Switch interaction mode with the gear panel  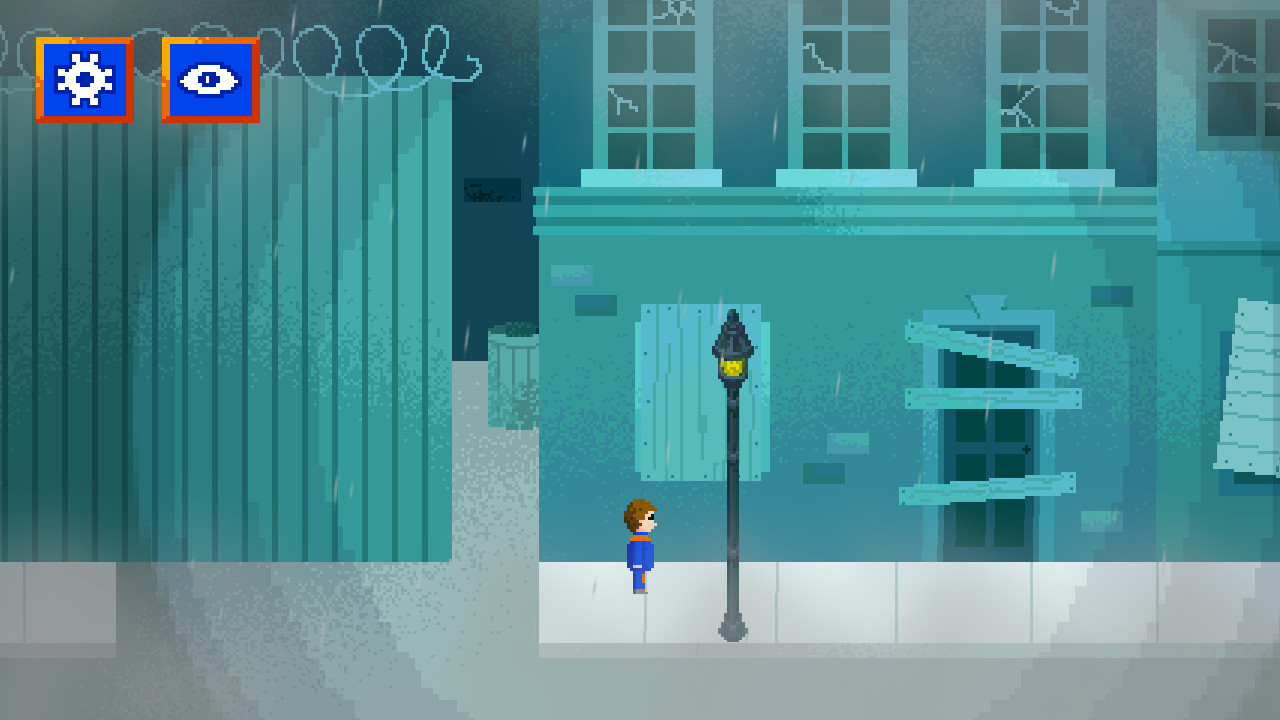click(x=84, y=80)
